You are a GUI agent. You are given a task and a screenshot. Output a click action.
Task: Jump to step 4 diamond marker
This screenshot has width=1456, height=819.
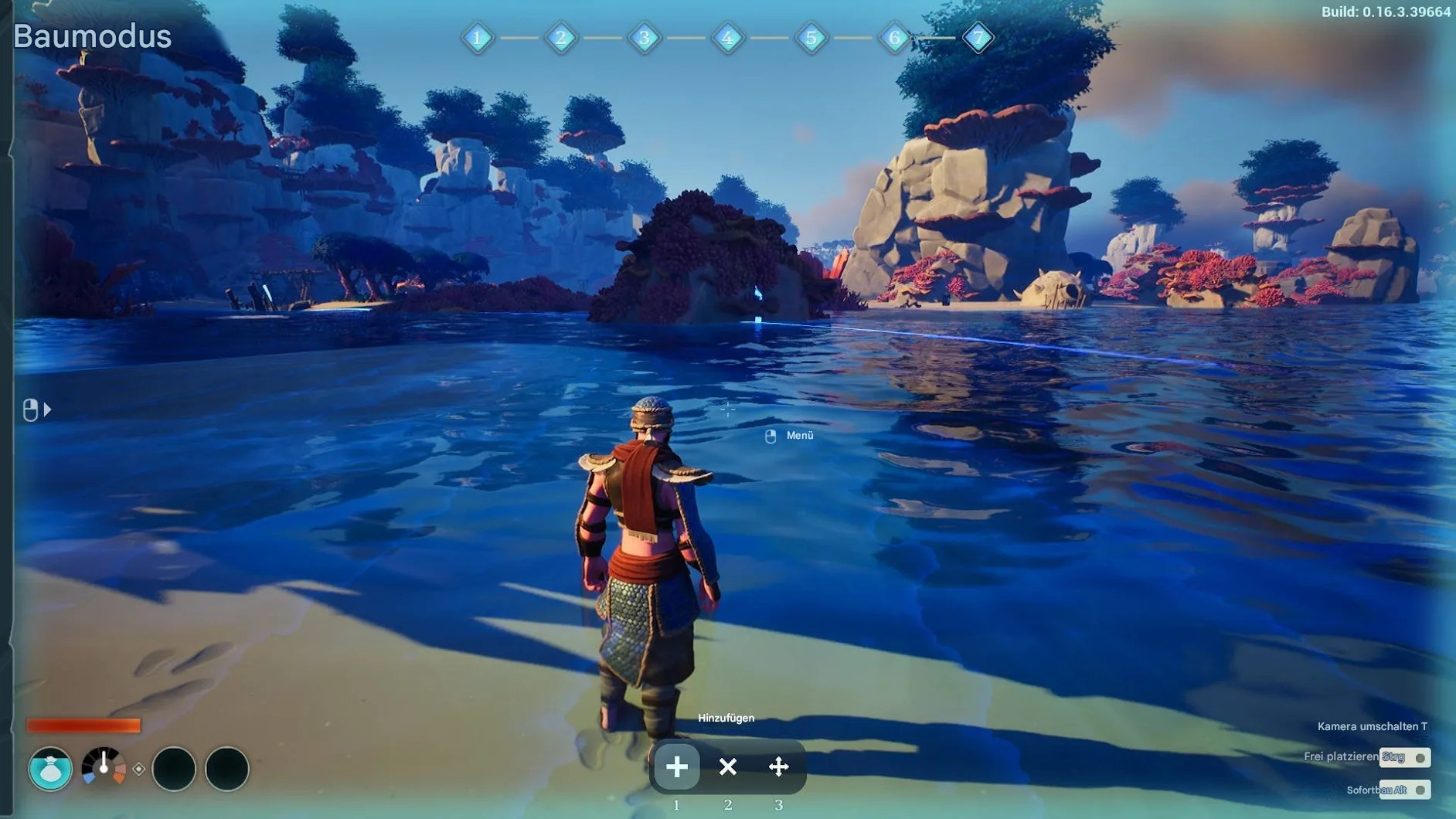[727, 37]
